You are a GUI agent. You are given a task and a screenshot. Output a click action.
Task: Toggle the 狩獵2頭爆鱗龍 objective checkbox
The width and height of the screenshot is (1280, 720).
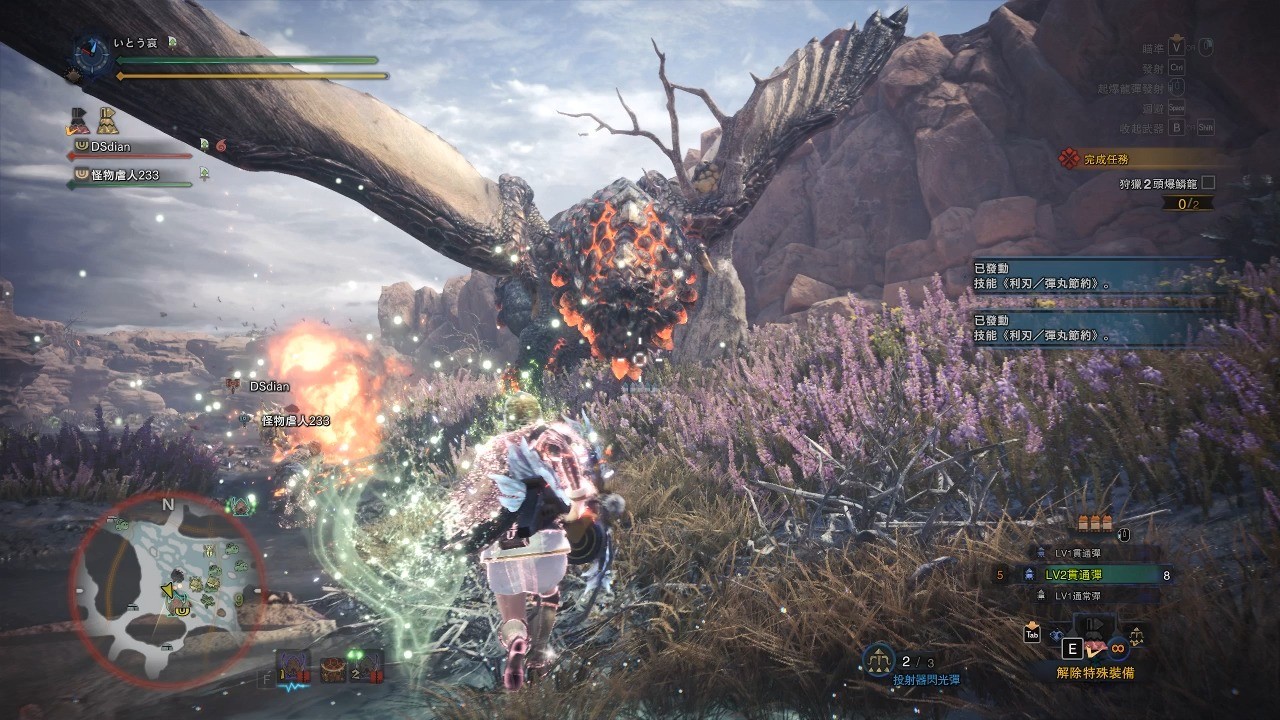coord(1208,183)
